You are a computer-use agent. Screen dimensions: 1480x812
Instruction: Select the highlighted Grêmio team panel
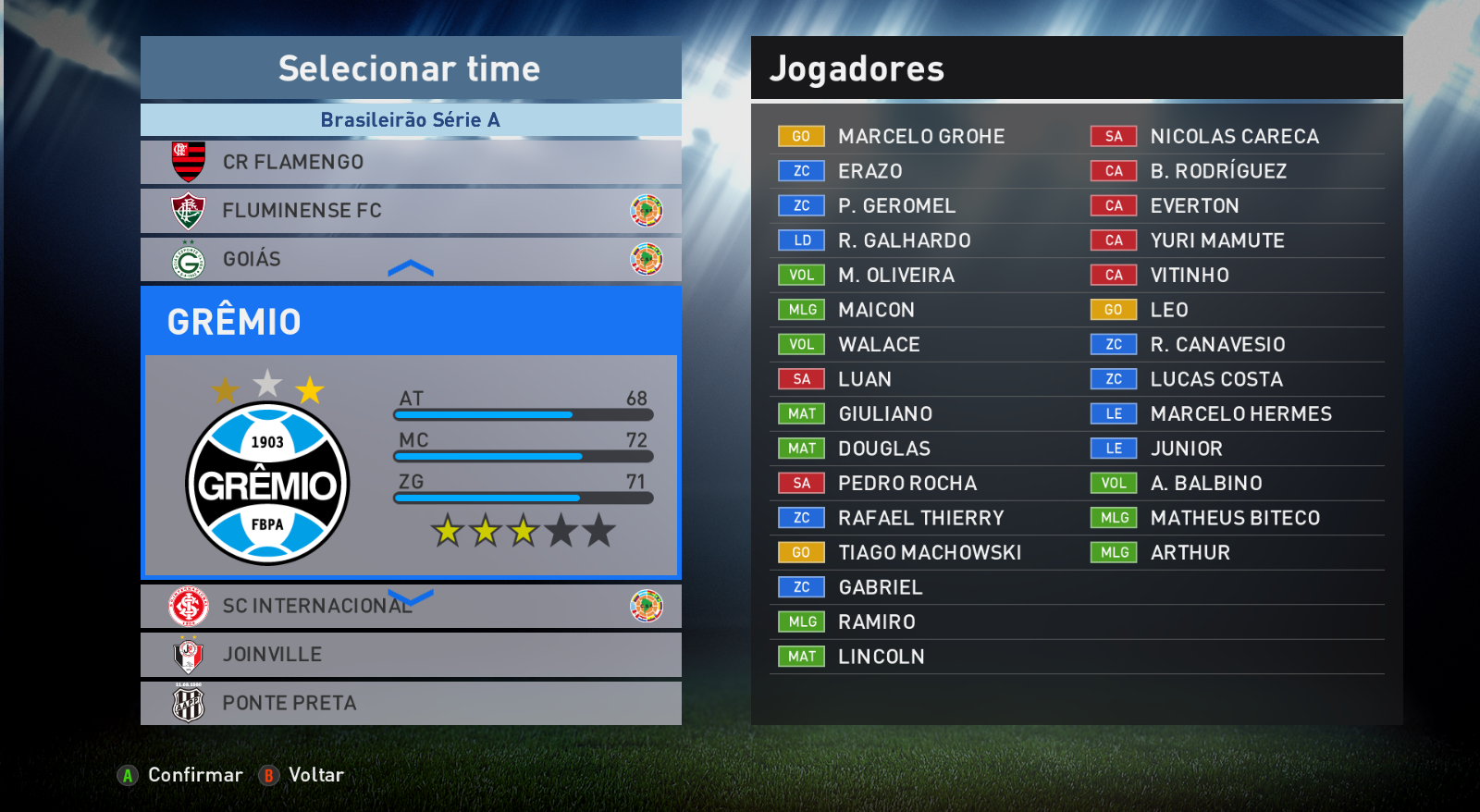[x=410, y=432]
